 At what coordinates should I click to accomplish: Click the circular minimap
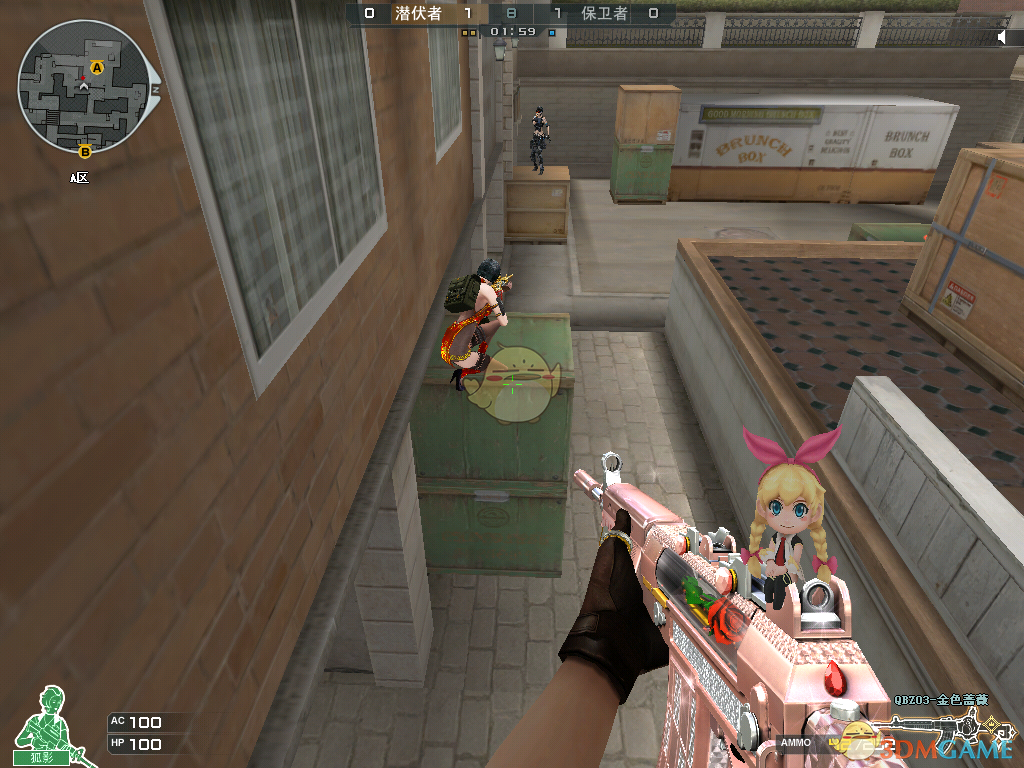(x=84, y=88)
